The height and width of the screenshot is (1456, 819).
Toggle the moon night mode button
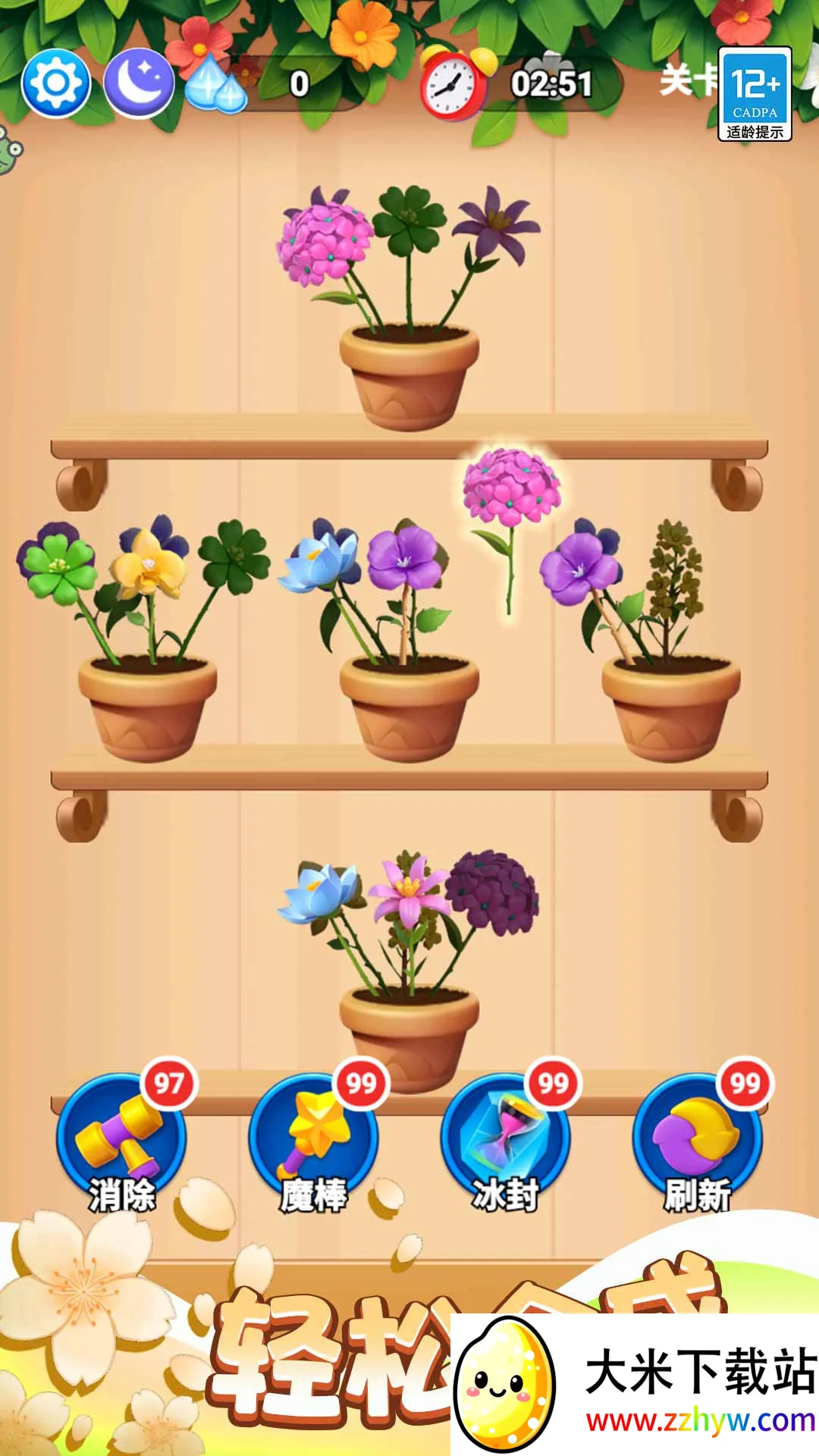[139, 83]
